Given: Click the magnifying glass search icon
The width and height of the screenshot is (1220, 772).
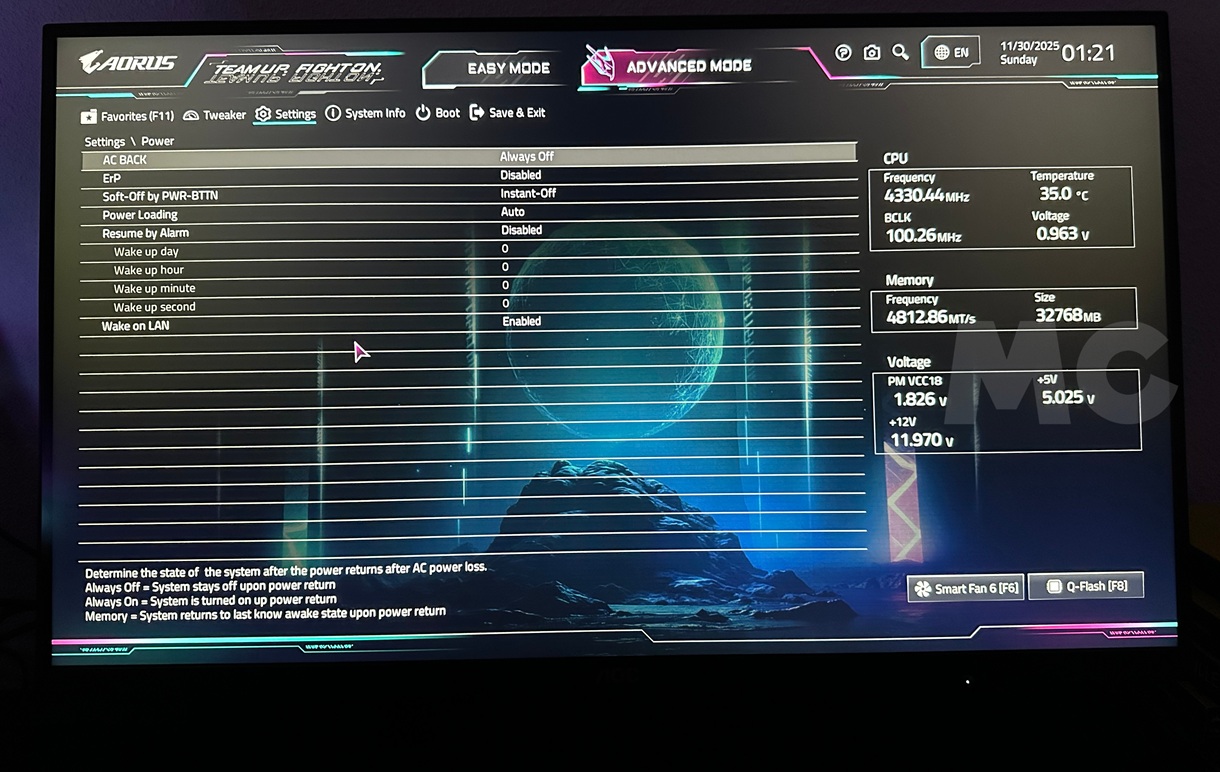Looking at the screenshot, I should tap(900, 52).
